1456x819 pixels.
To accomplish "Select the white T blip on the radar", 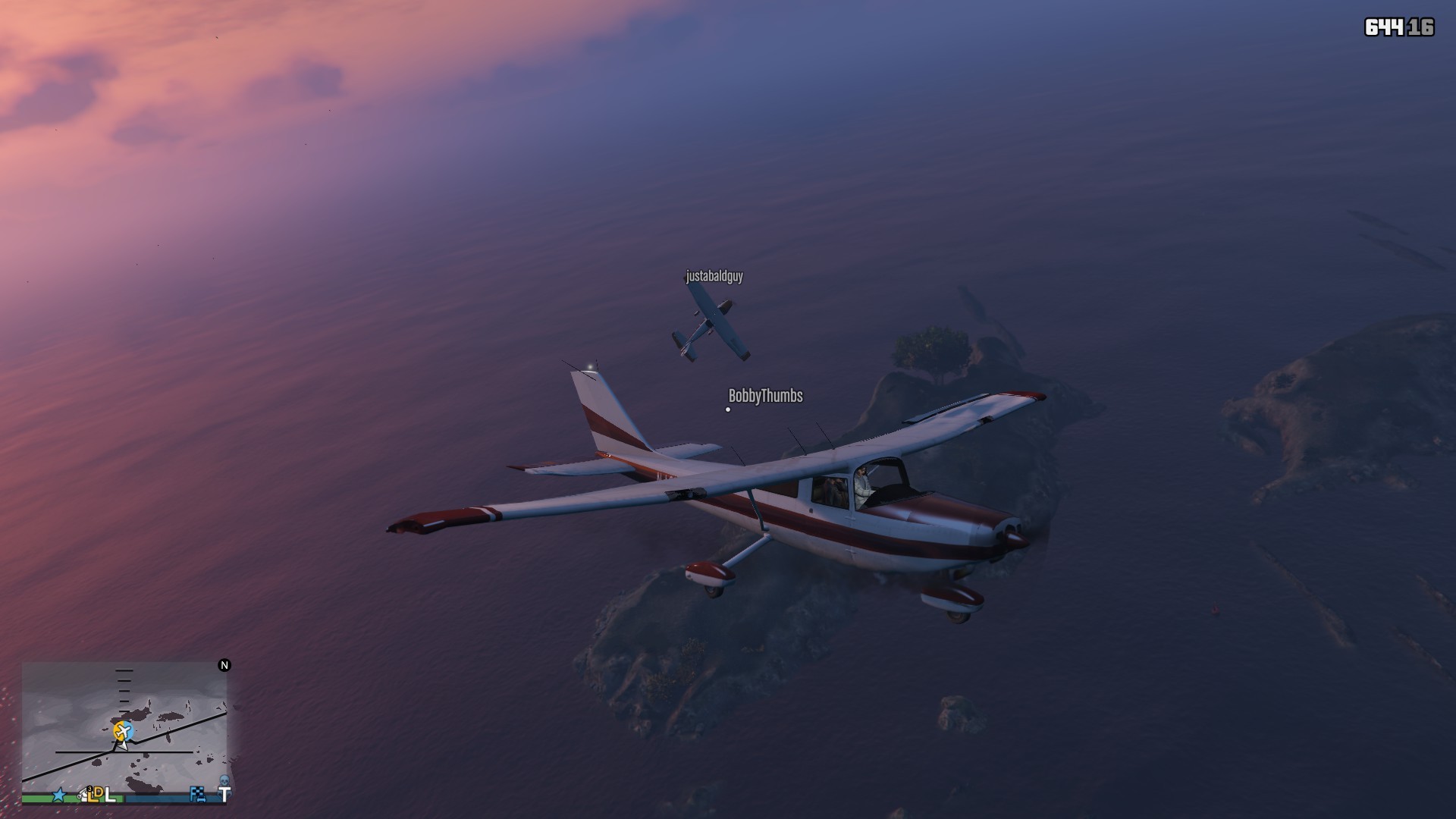I will coord(224,795).
